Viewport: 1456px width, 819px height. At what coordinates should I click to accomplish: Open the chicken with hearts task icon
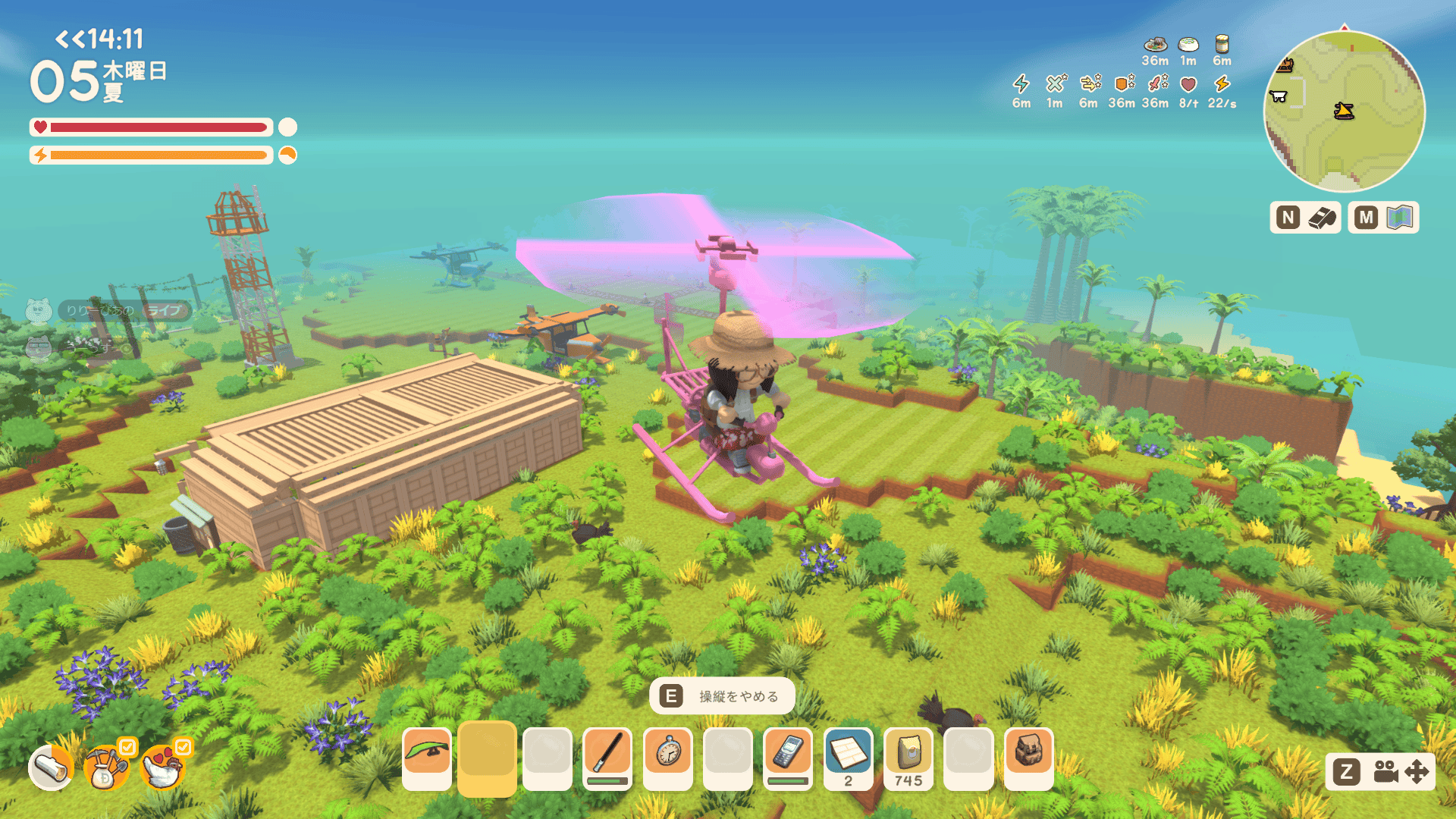click(162, 768)
